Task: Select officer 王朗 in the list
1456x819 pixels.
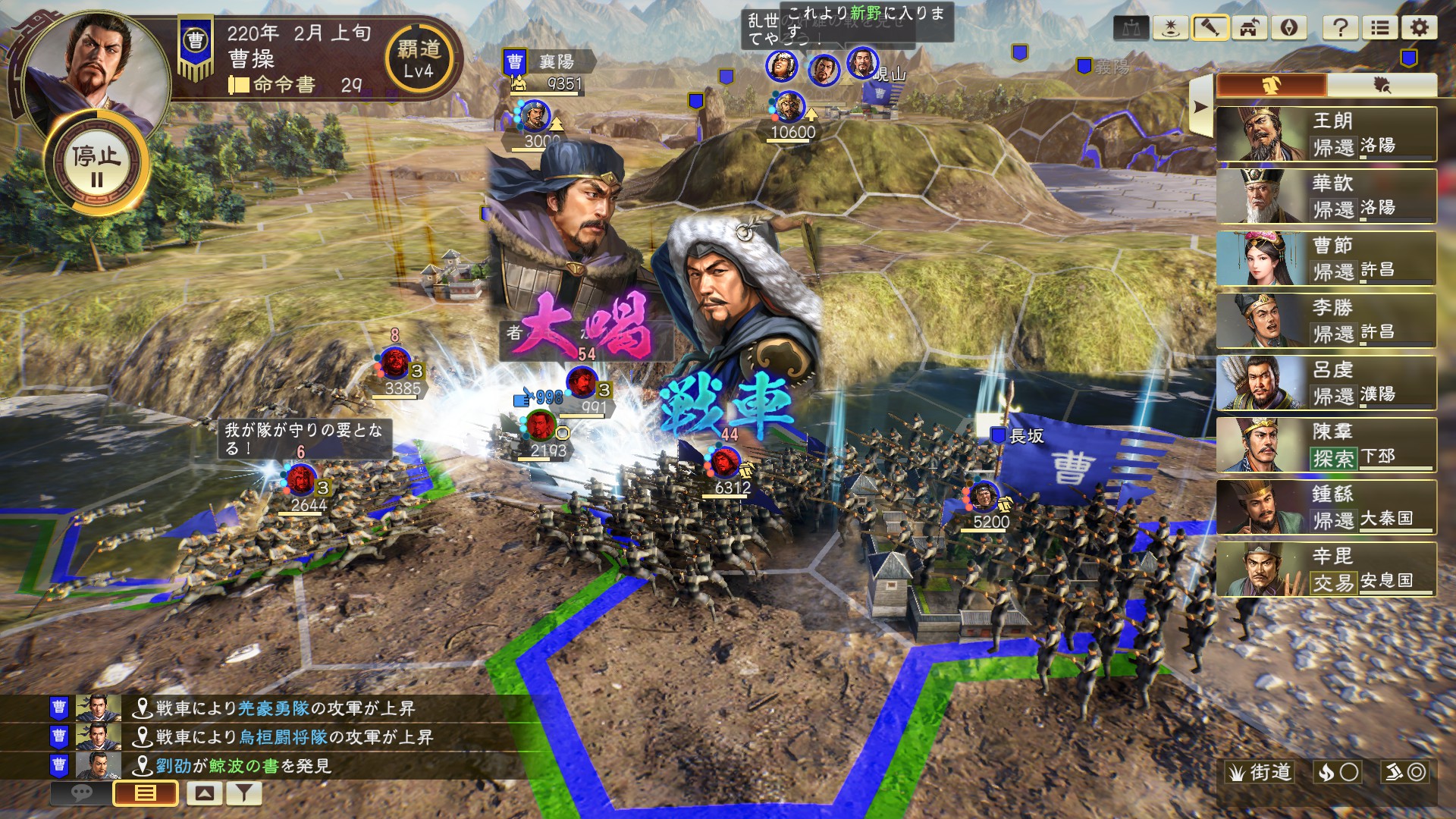Action: pyautogui.click(x=1326, y=133)
